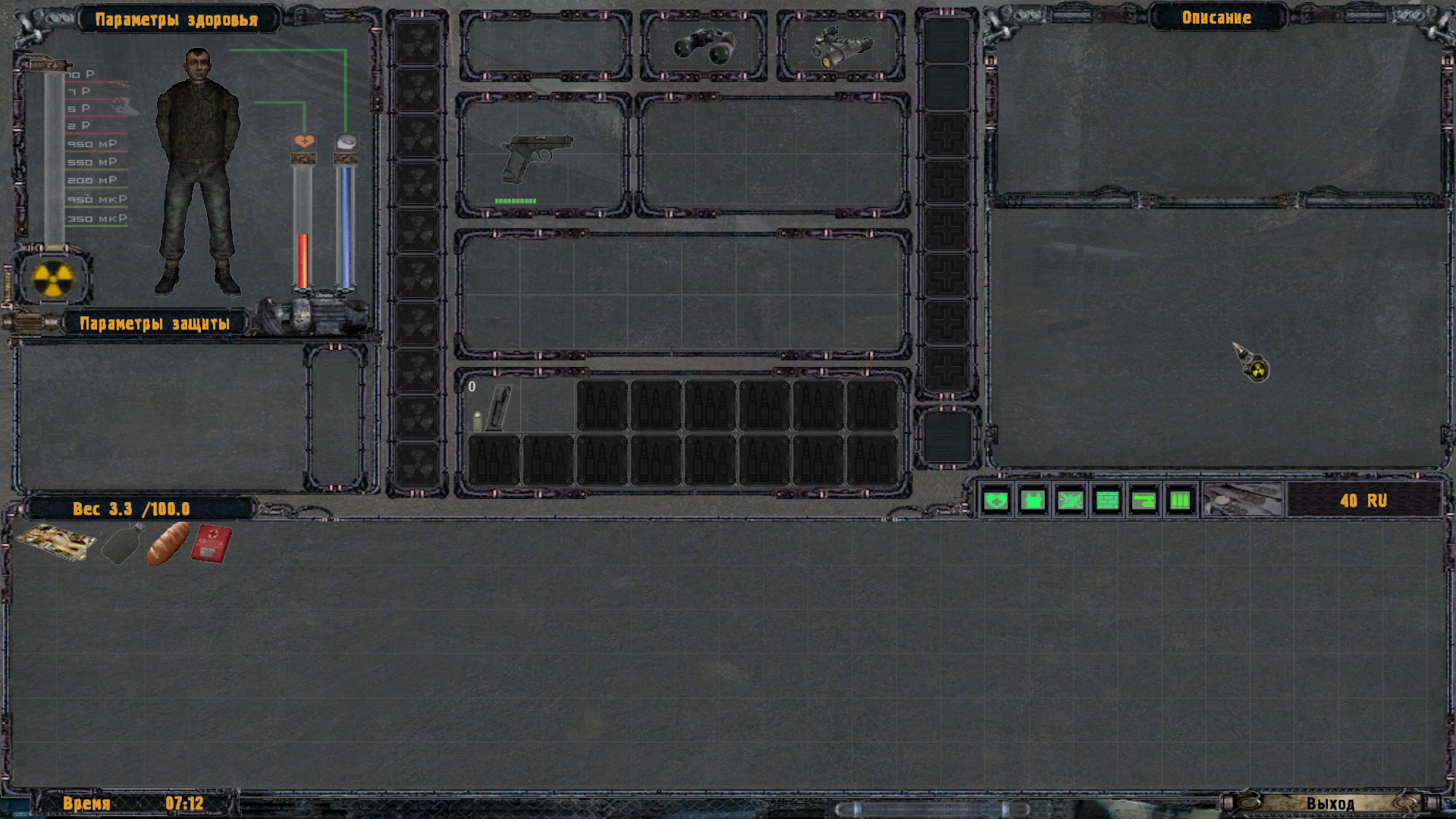
Task: Click the money banknotes picture
Action: pos(1242,500)
